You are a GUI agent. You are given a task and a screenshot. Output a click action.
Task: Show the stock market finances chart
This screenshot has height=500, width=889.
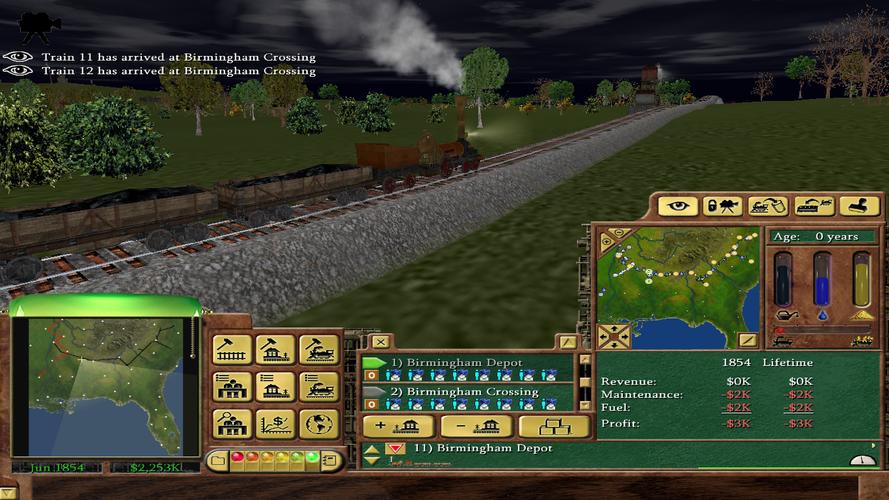(275, 423)
